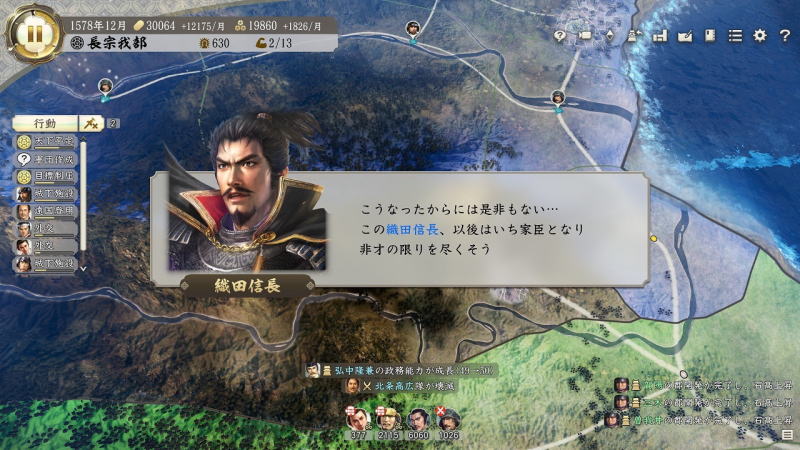
Task: Open the question mark help icon
Action: [784, 36]
